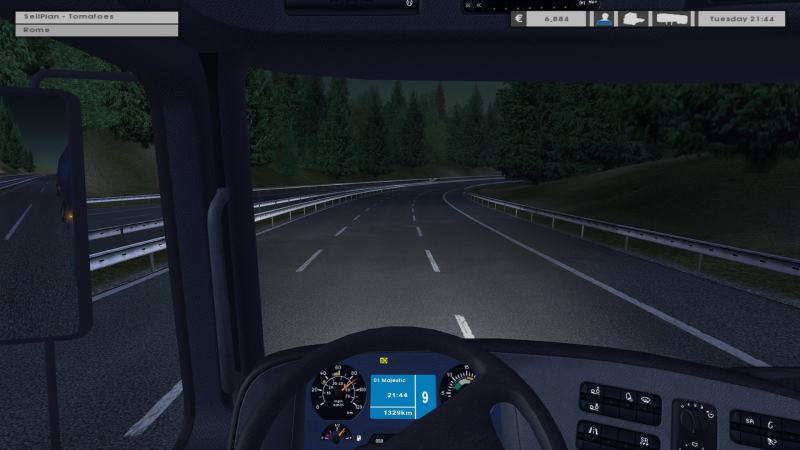Open the SellPlan - Tomatoes job entry
800x450 pixels.
97,17
